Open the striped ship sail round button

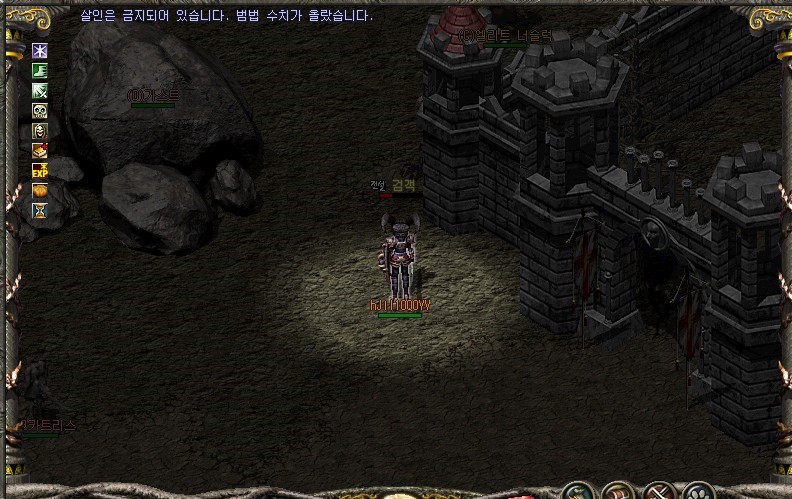pyautogui.click(x=616, y=492)
